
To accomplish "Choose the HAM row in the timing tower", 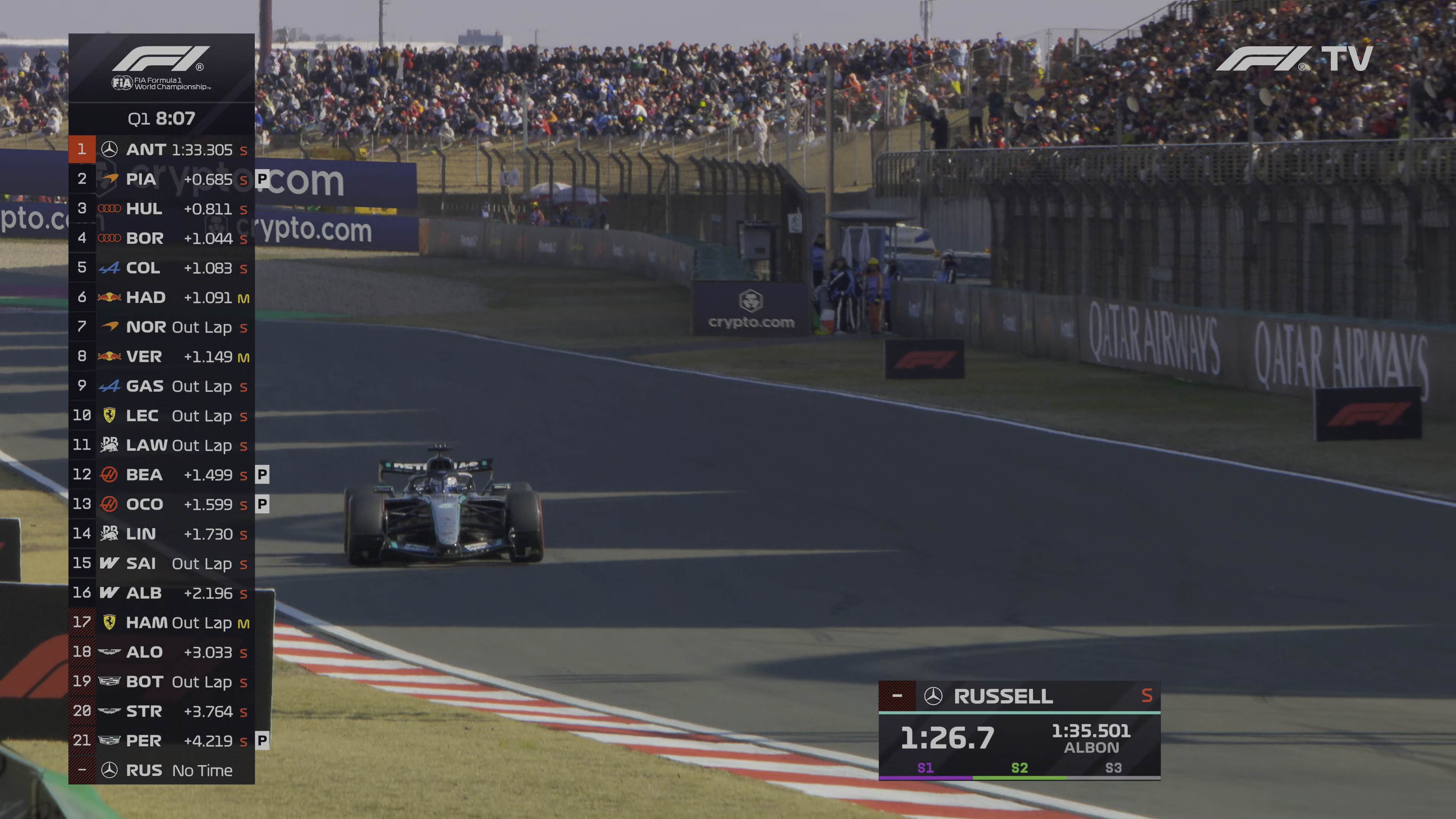I will click(x=162, y=622).
